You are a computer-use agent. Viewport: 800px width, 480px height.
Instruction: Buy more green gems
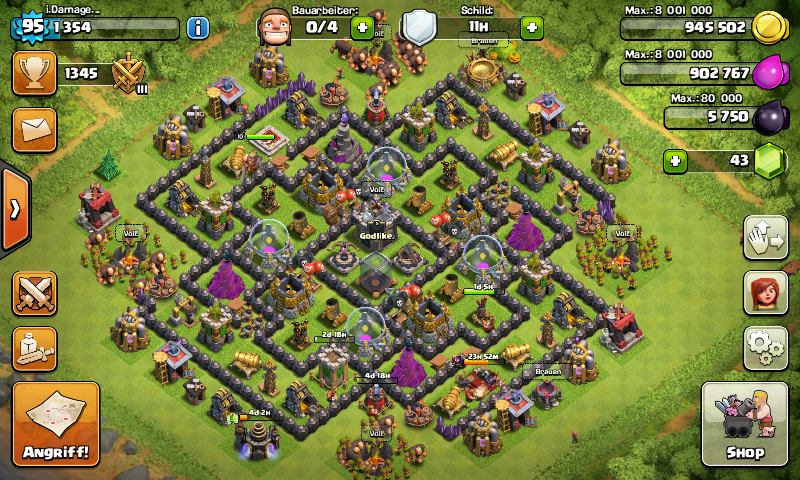click(x=677, y=160)
